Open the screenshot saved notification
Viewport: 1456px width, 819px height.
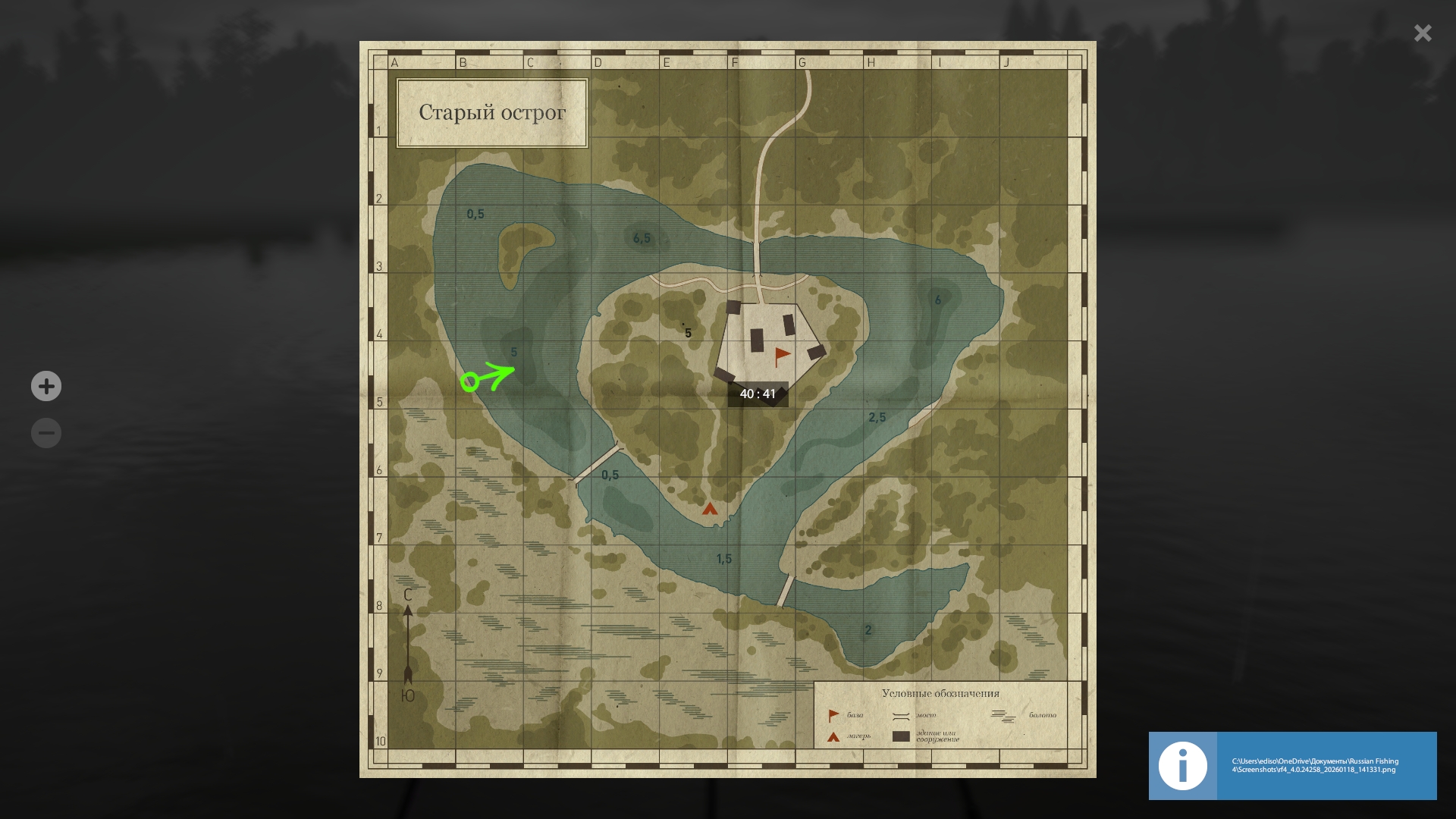click(1292, 766)
